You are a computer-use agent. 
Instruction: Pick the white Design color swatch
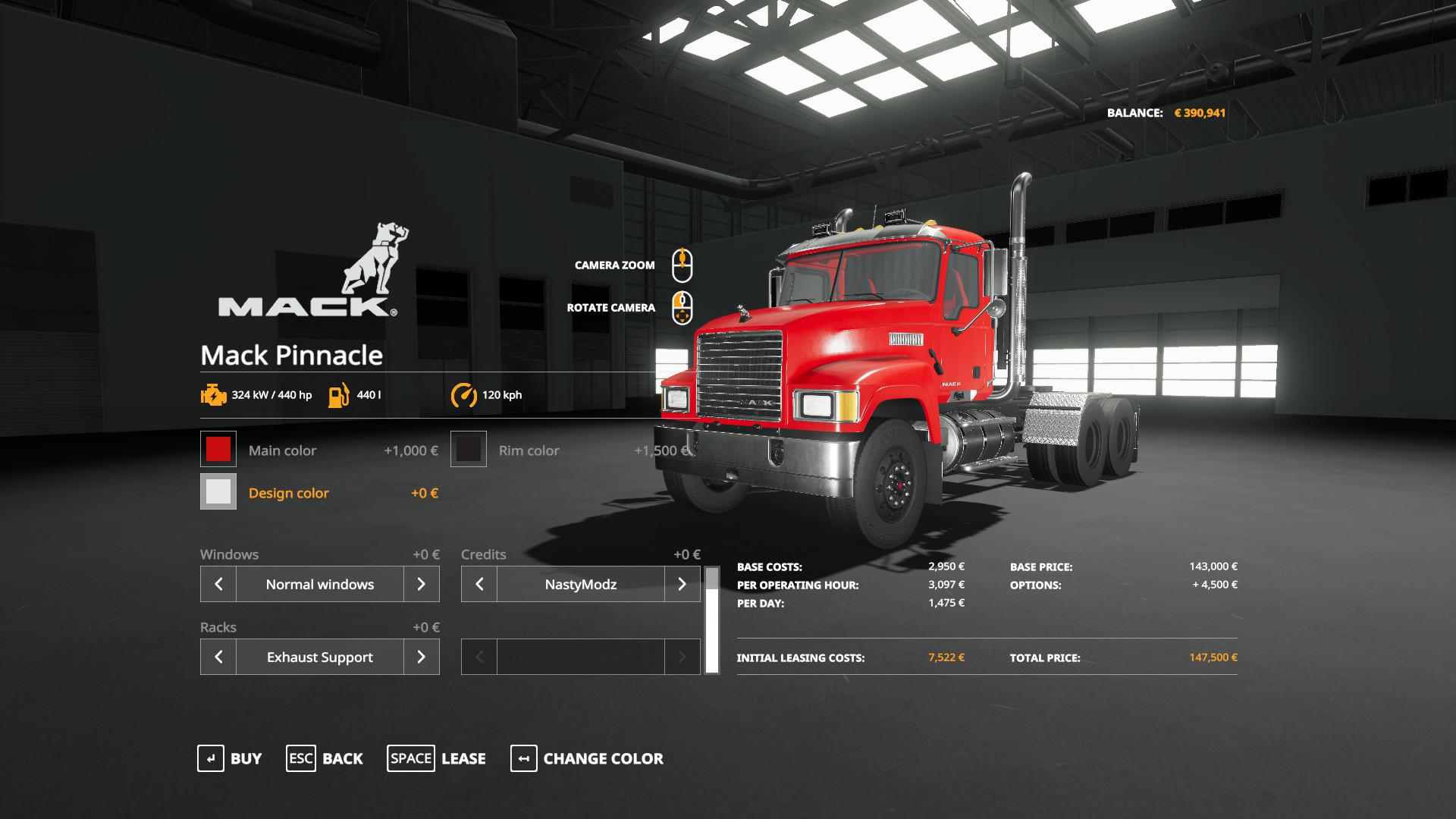(218, 492)
